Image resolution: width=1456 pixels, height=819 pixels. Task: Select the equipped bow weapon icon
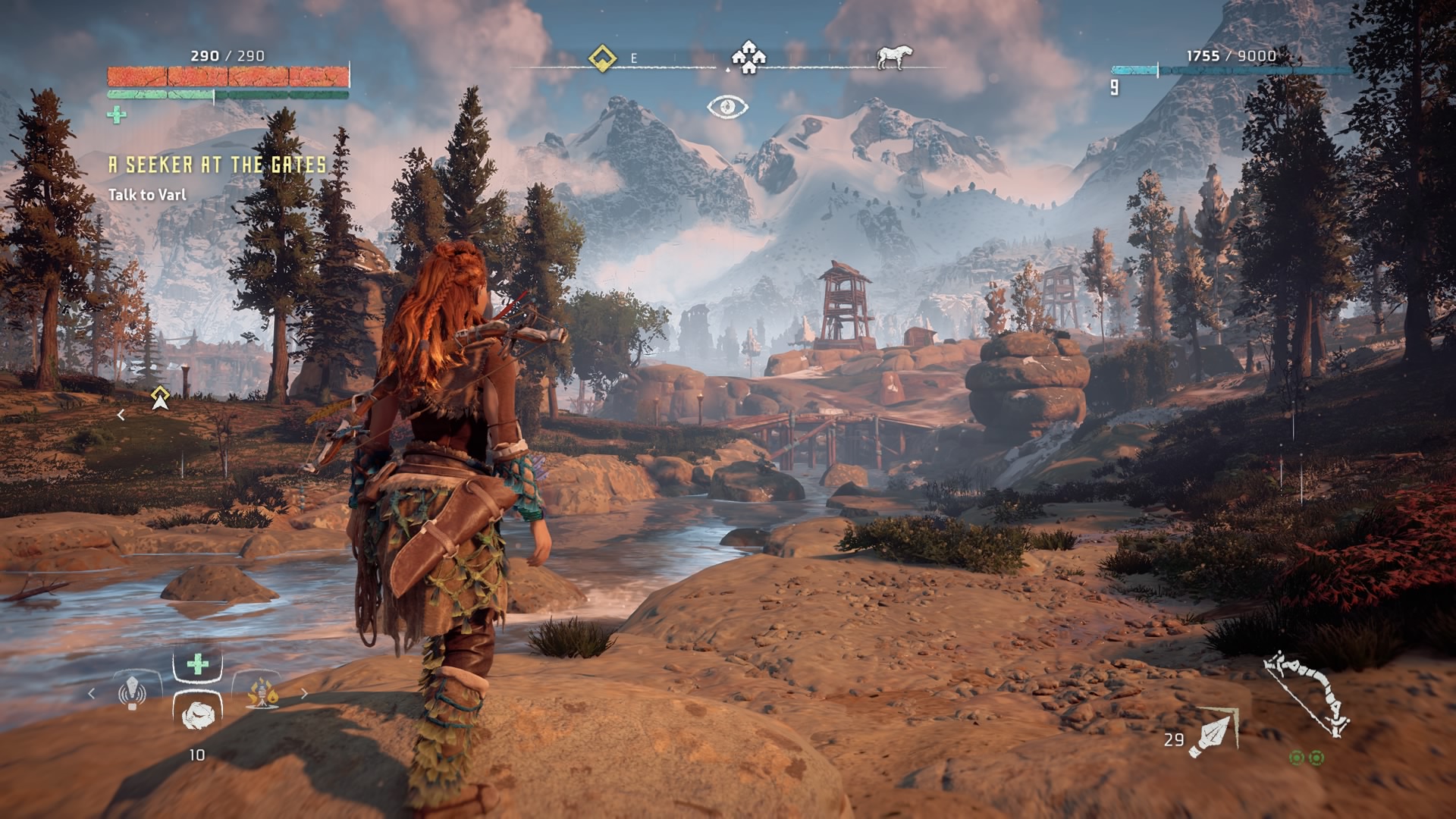1307,693
